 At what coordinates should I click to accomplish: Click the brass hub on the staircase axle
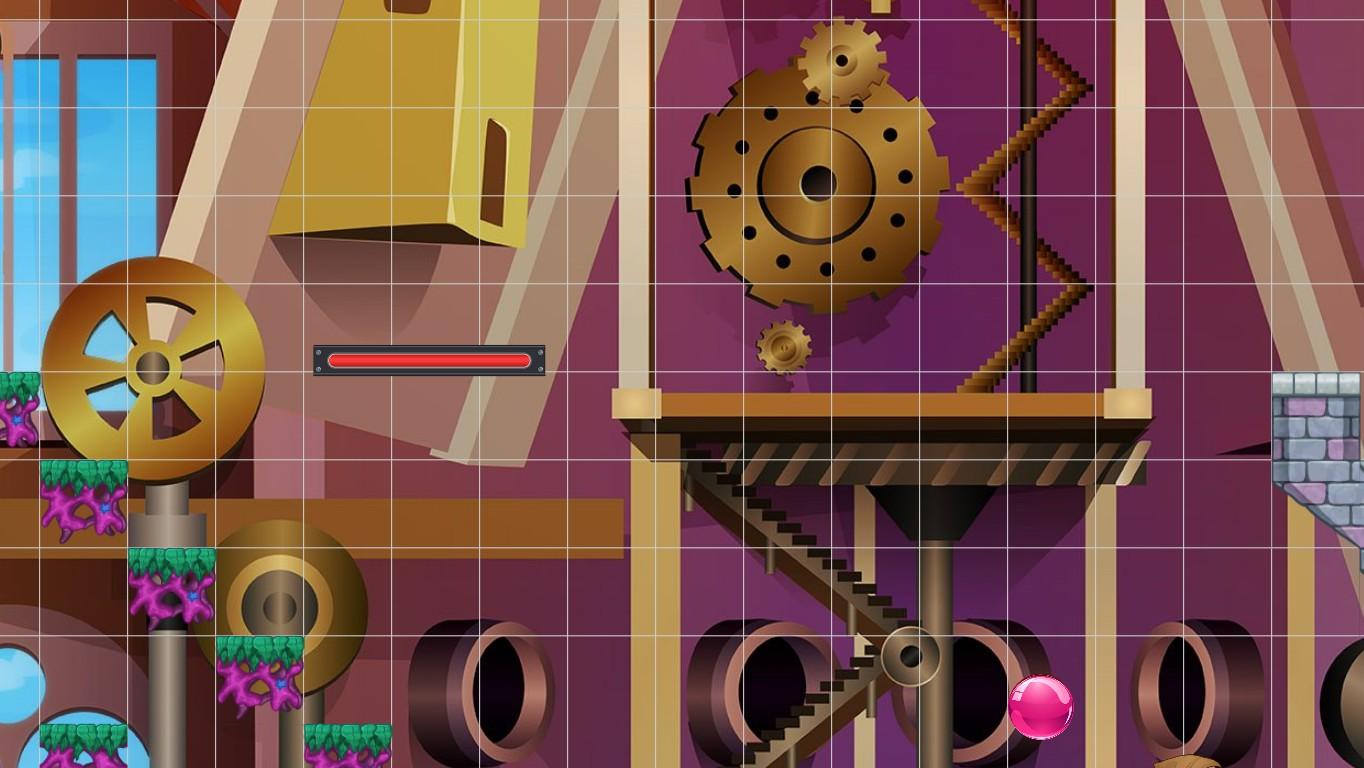908,657
